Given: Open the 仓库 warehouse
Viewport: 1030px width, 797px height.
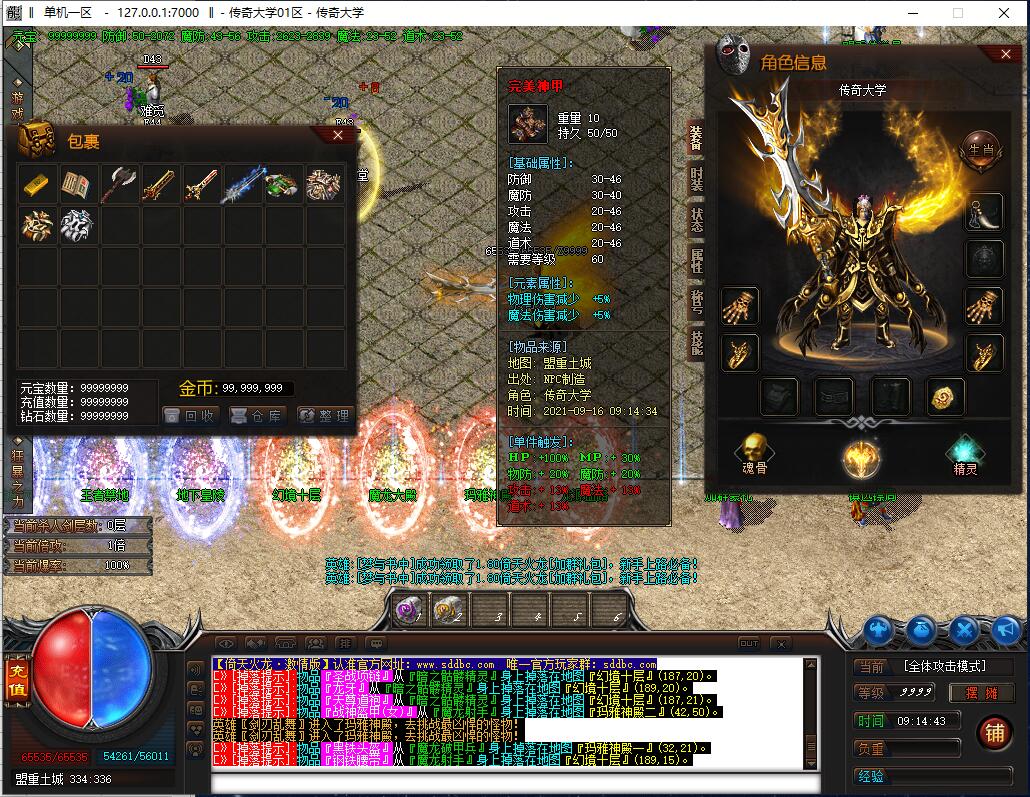Looking at the screenshot, I should (x=257, y=415).
